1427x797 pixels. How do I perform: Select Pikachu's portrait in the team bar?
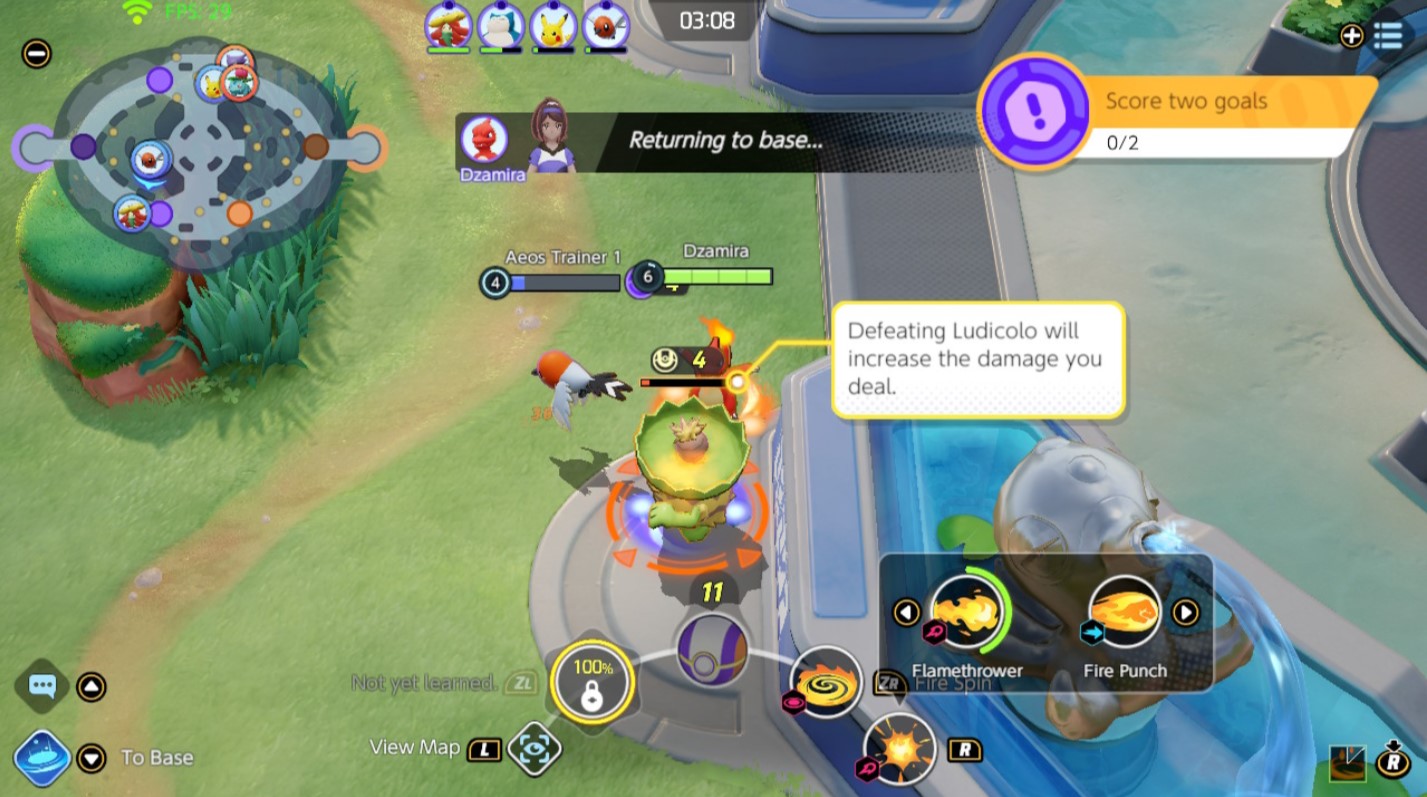tap(552, 25)
